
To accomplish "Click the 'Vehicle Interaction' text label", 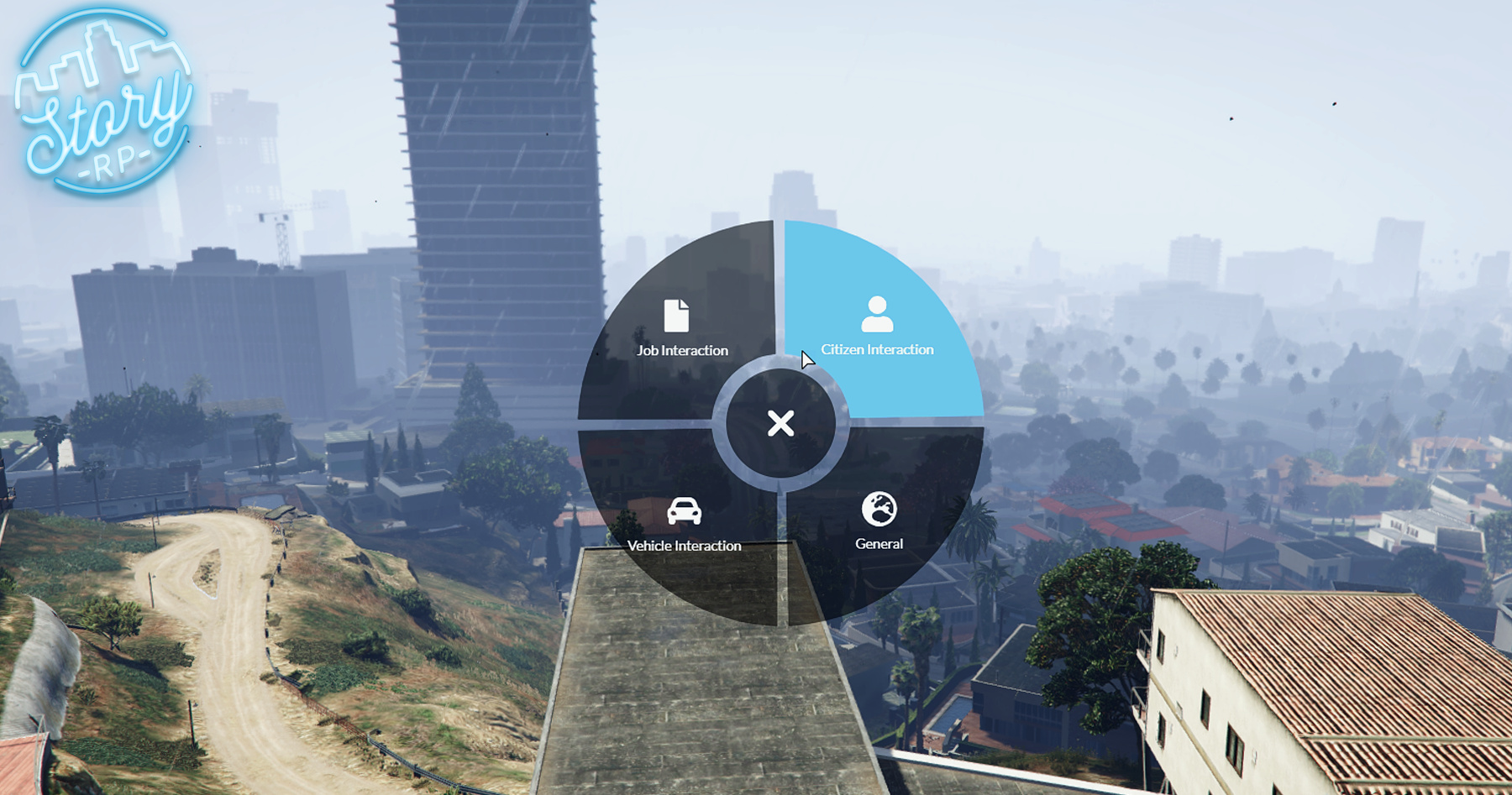I will (x=684, y=546).
